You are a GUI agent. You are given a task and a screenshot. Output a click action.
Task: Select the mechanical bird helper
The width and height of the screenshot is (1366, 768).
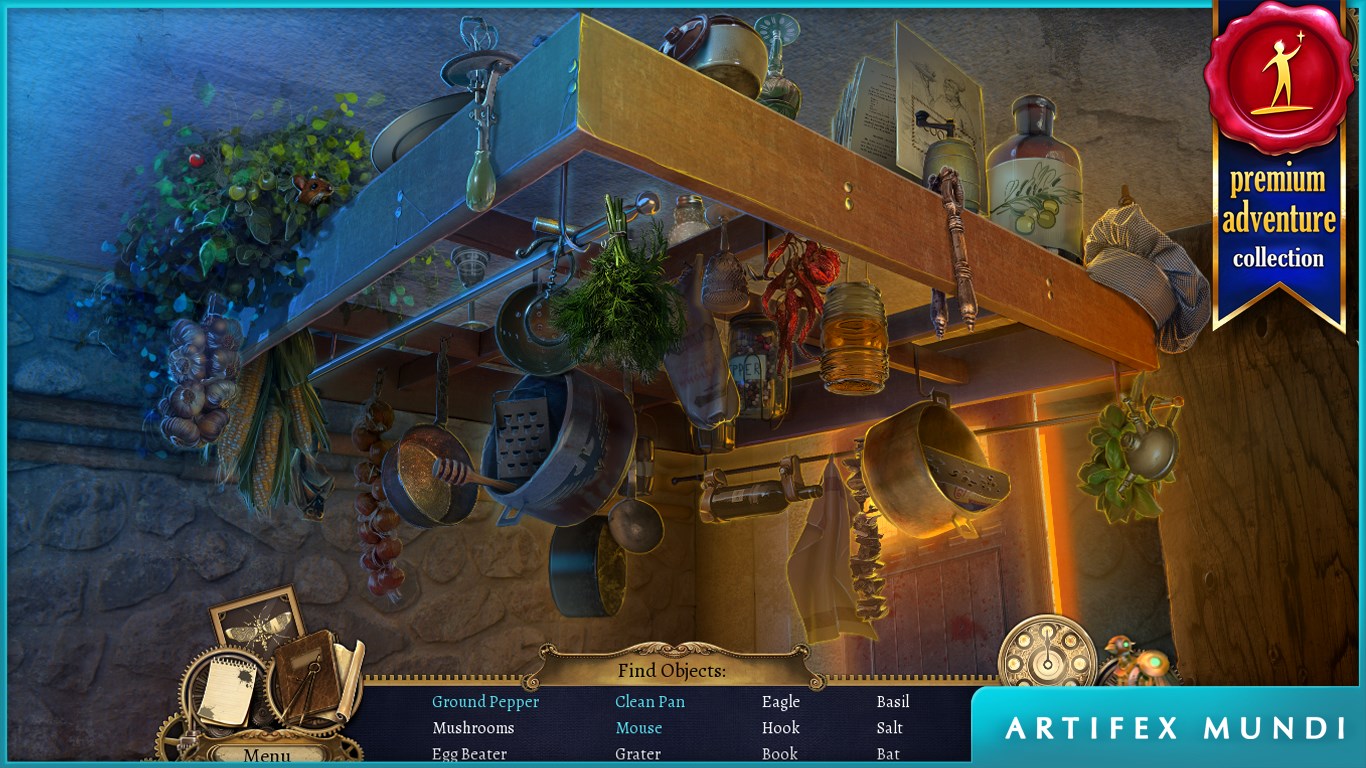pyautogui.click(x=1137, y=662)
